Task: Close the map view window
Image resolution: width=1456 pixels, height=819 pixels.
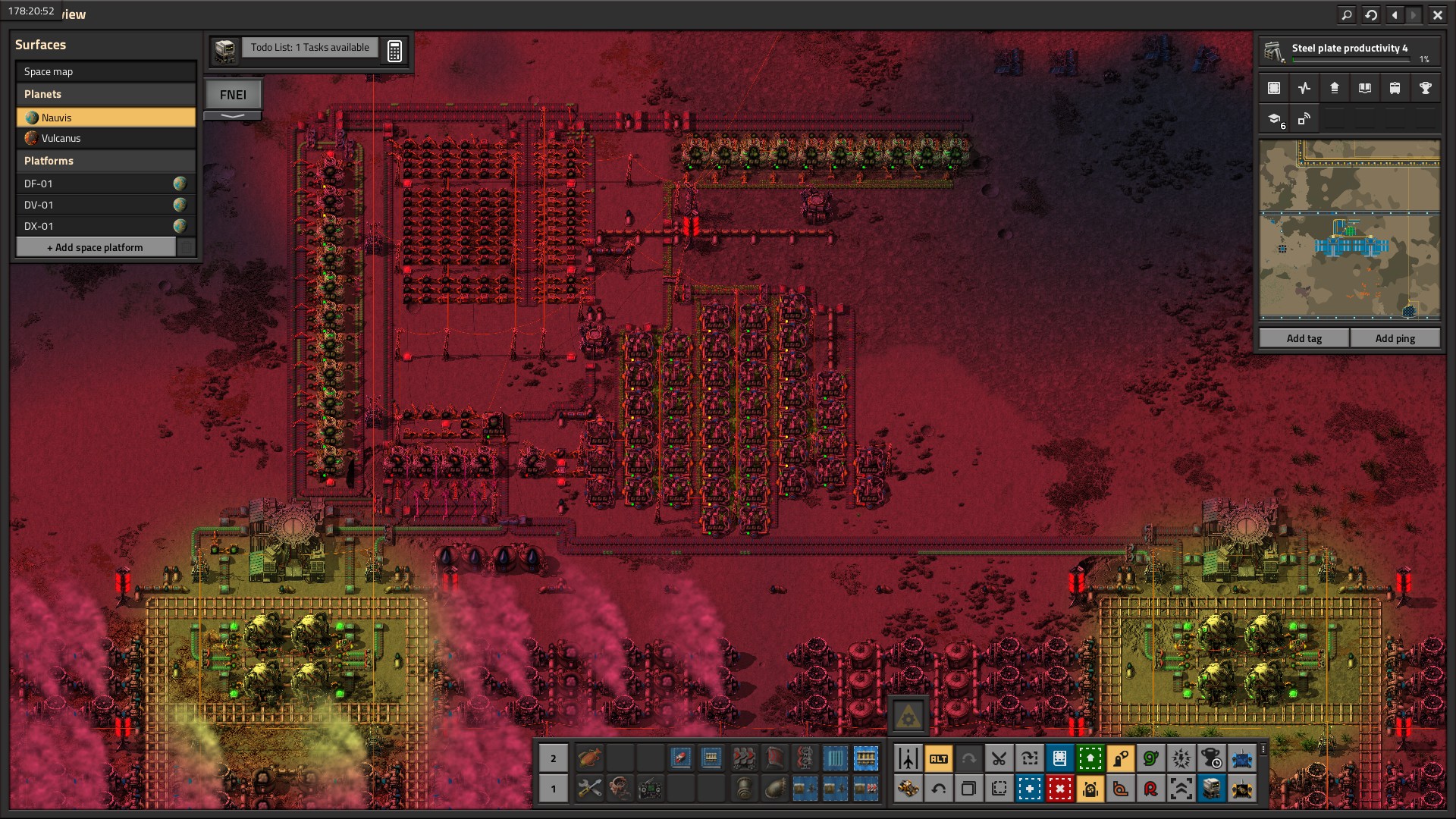Action: 1437,14
